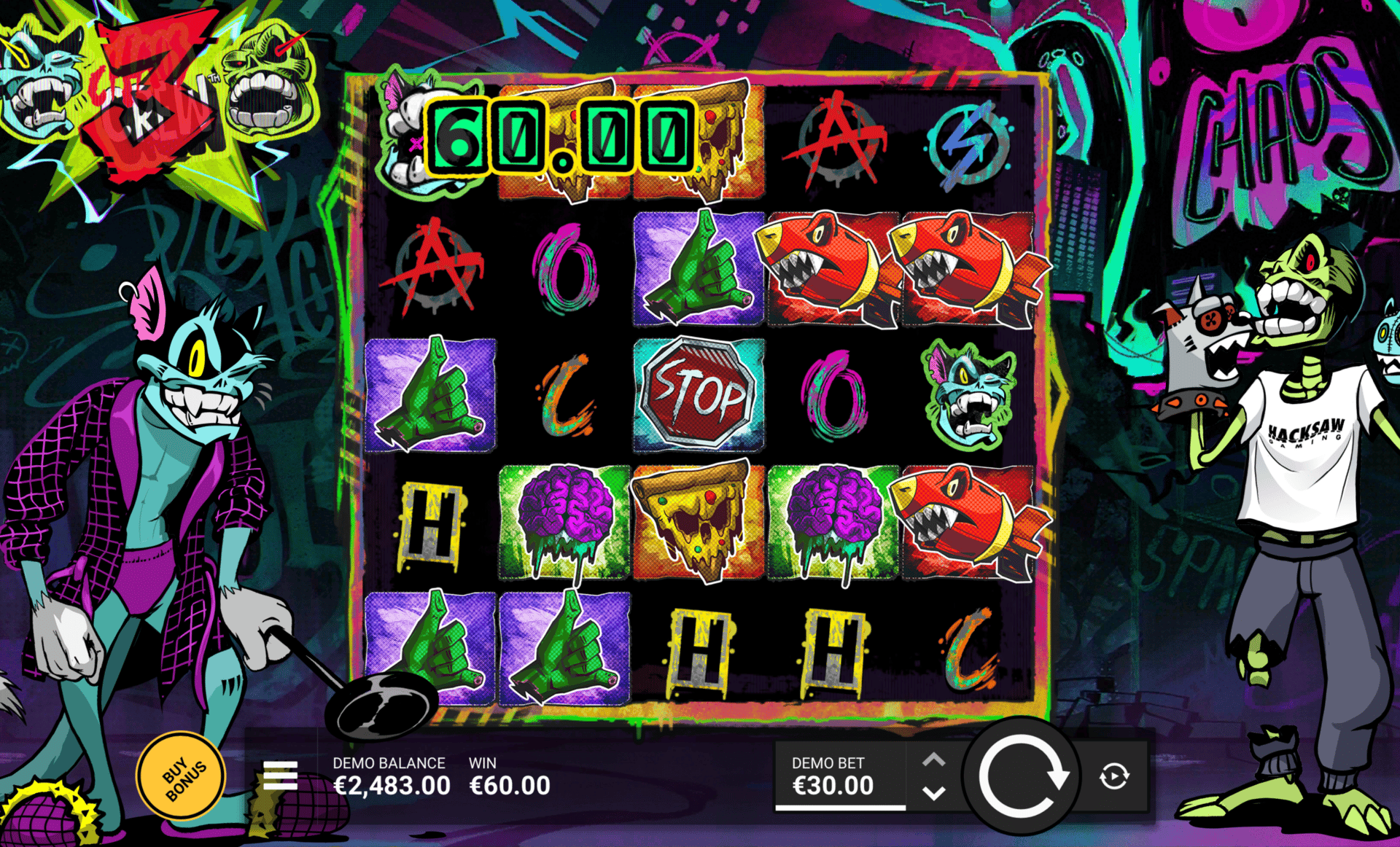Decrease the demo bet amount
The image size is (1400, 847).
point(934,792)
